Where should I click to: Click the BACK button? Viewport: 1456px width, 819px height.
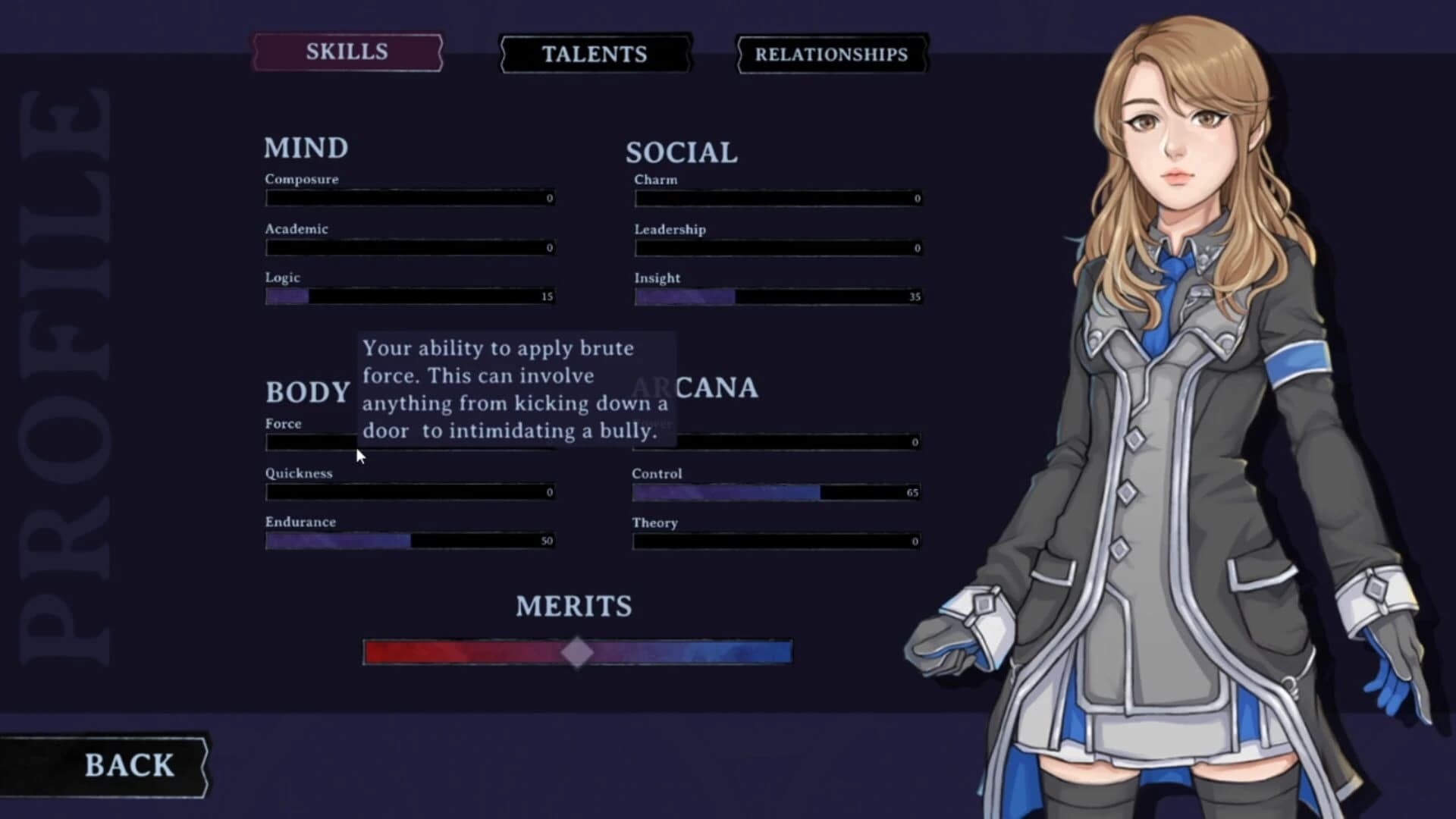[x=130, y=764]
